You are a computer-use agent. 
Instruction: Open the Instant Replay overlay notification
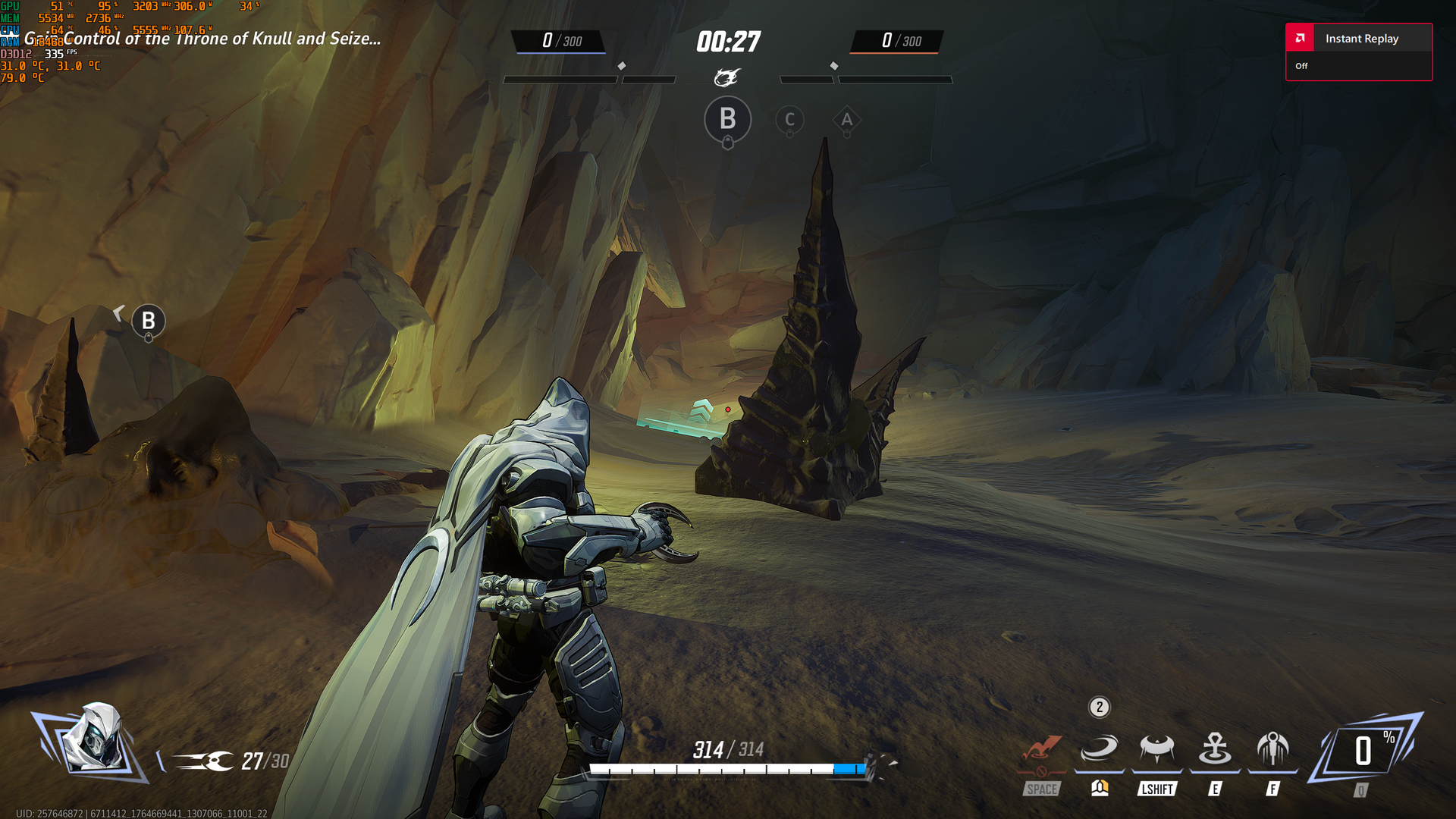1358,52
